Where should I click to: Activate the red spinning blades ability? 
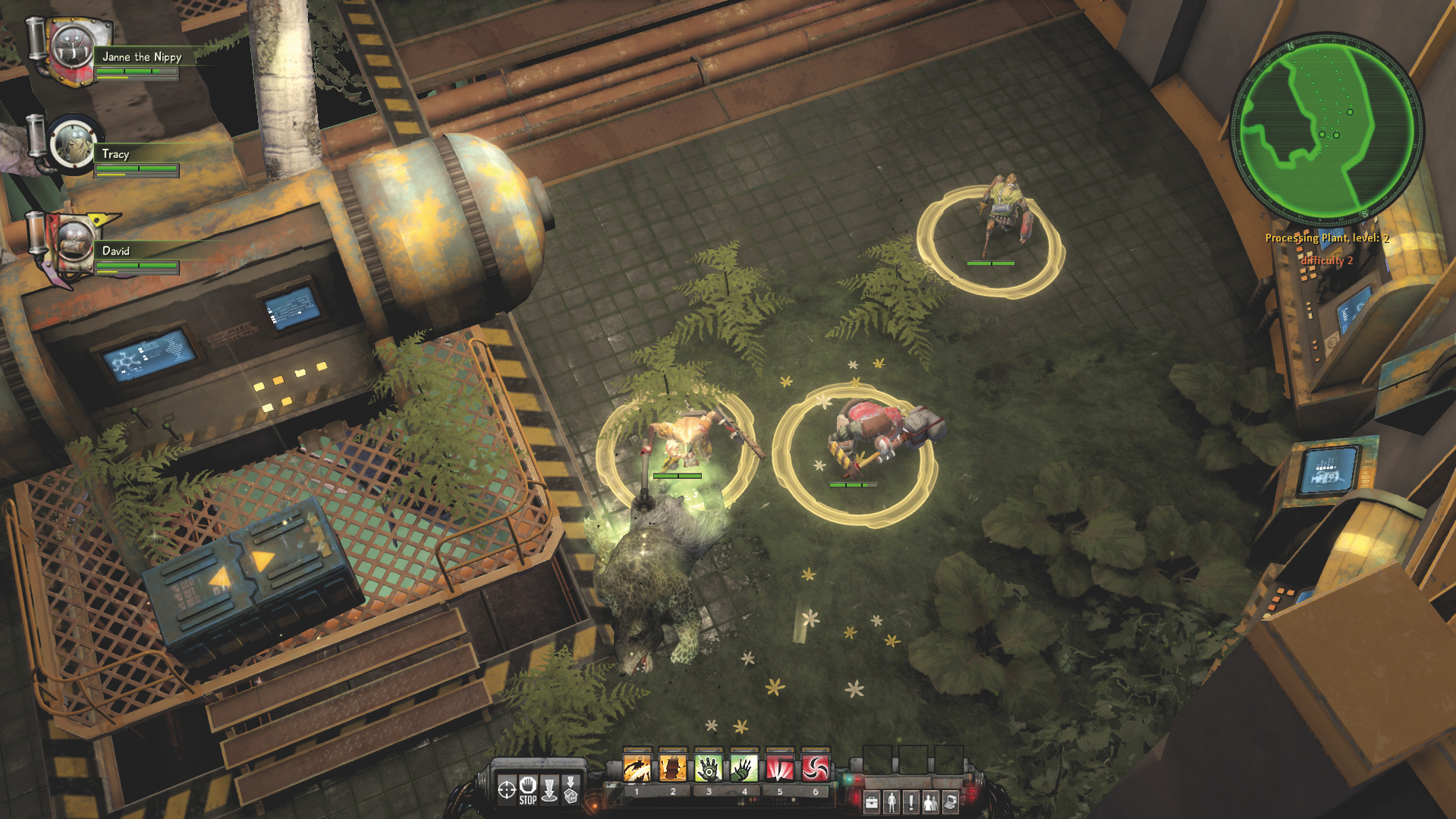pos(815,768)
